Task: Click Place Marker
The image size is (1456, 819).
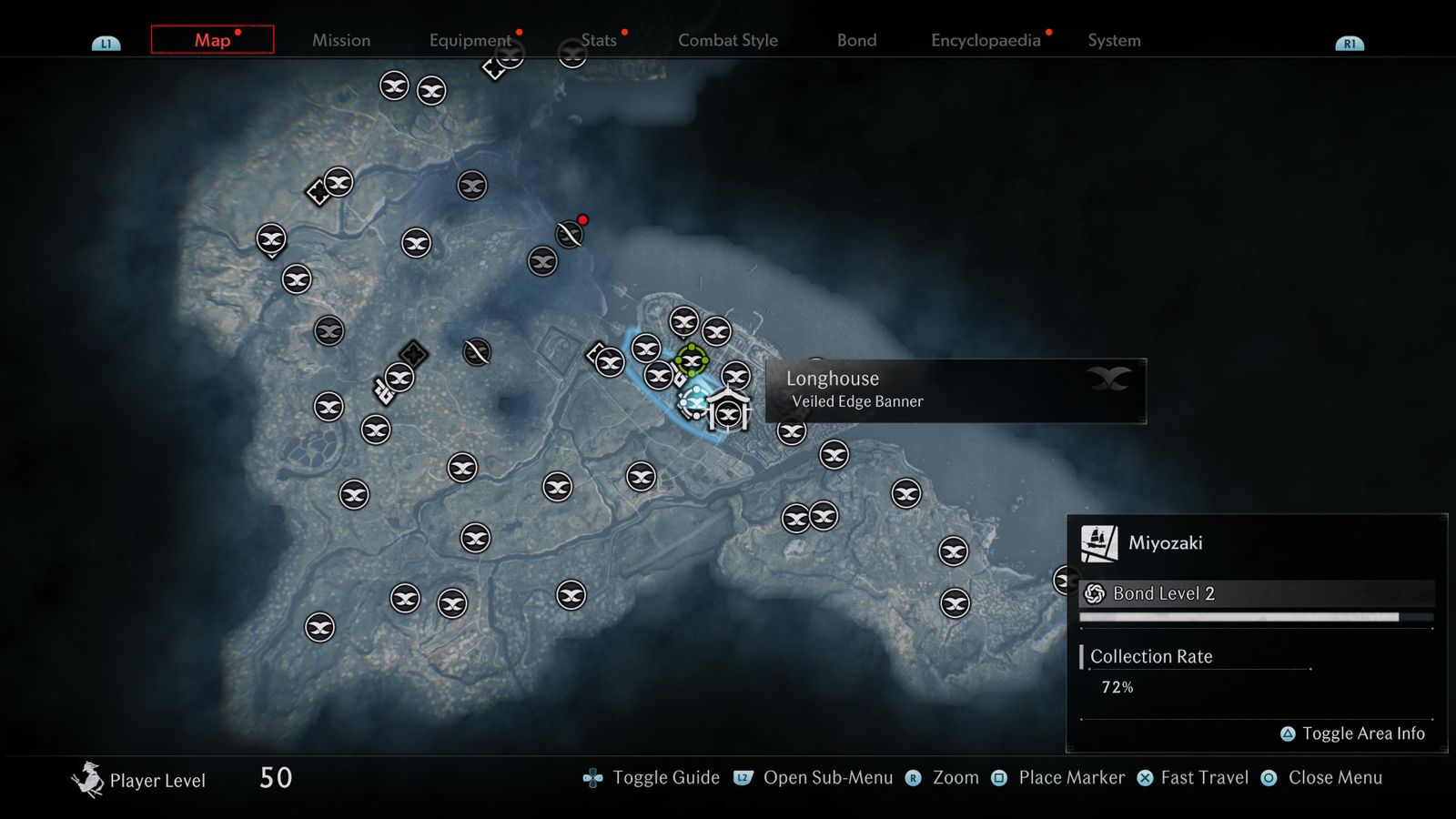Action: [x=1070, y=777]
